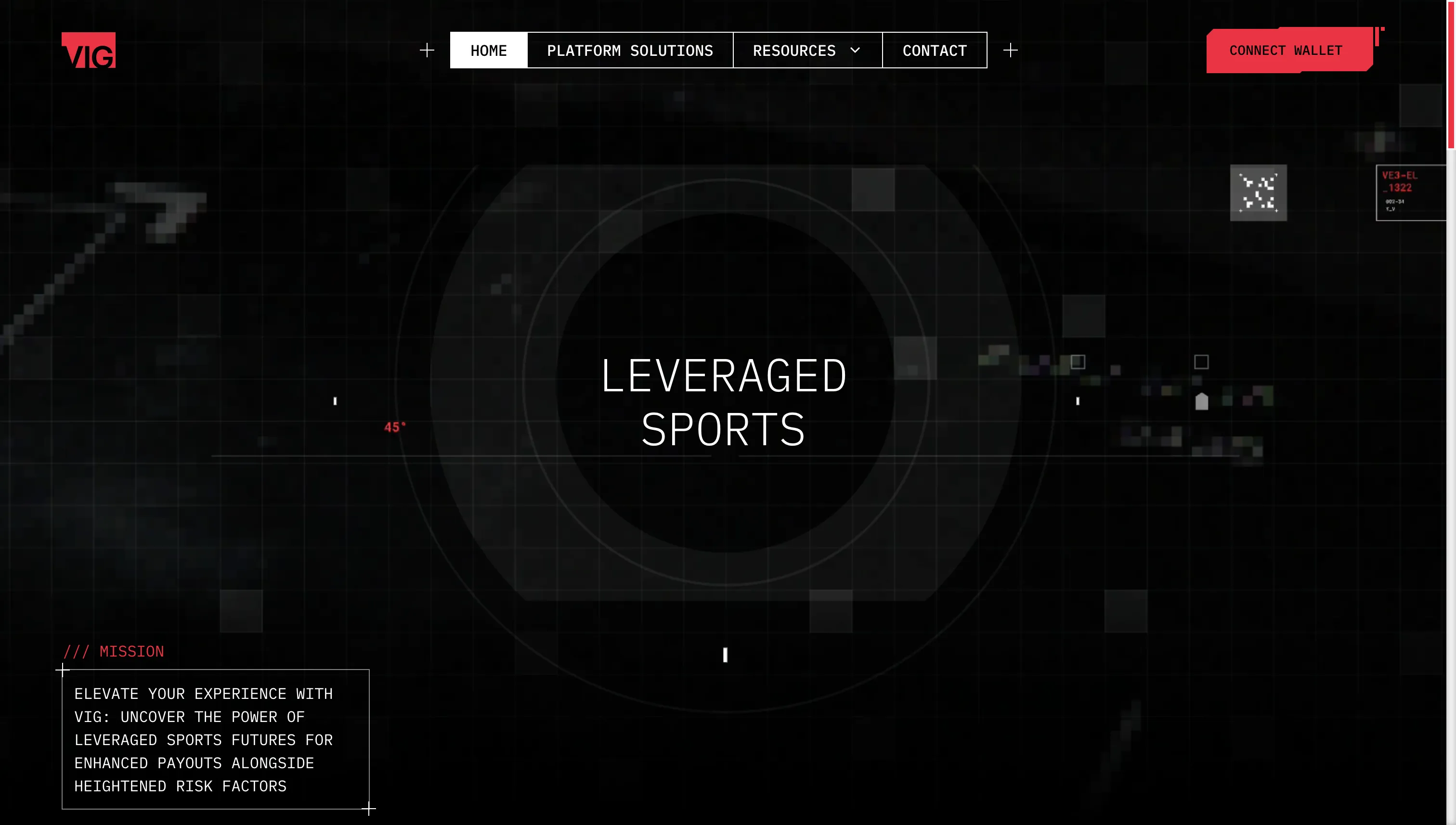Screen dimensions: 1456x825
Task: Go to the Home page
Action: (x=488, y=51)
